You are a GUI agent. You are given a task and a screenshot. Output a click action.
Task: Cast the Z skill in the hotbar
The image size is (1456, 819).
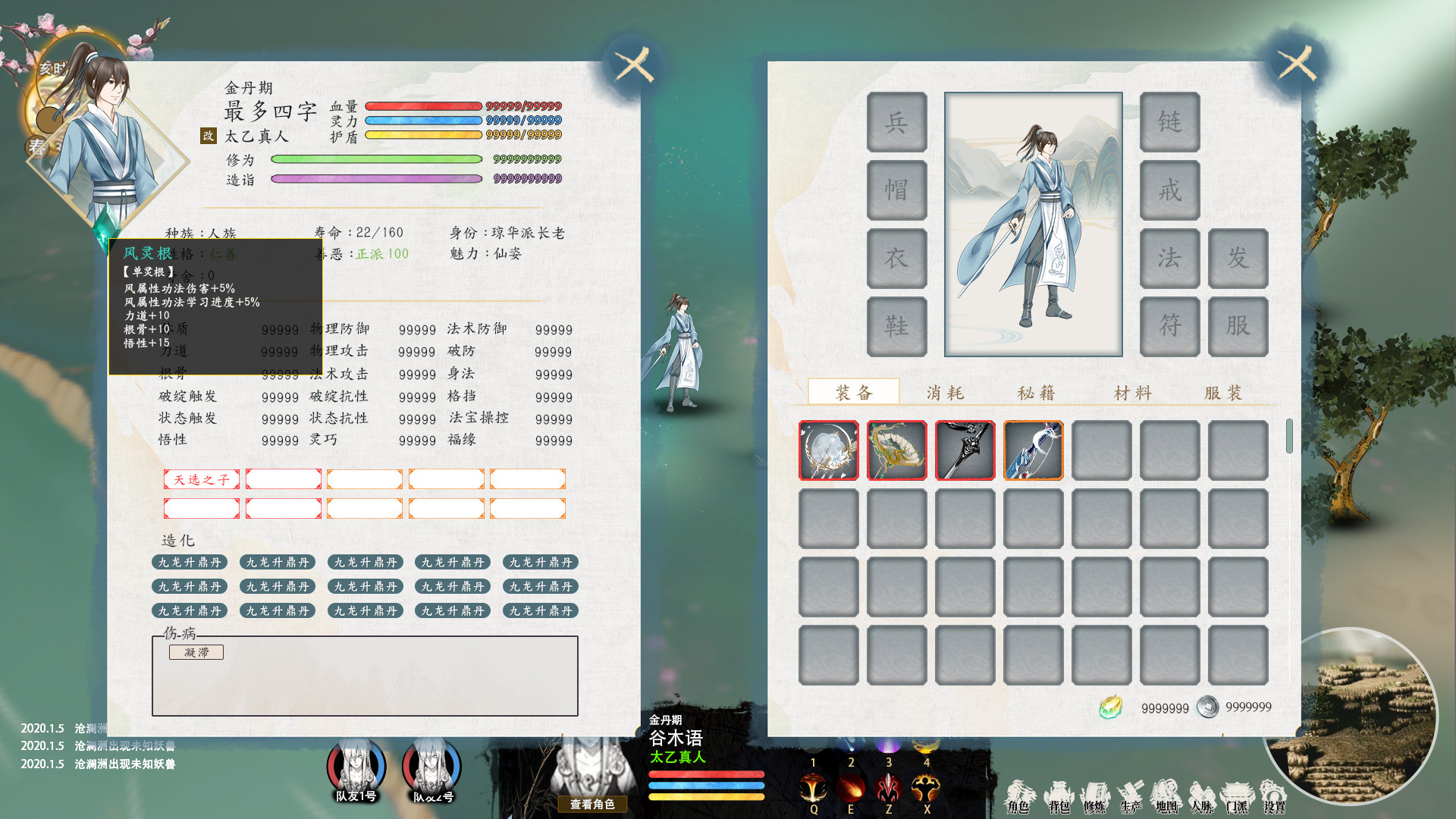click(x=889, y=787)
